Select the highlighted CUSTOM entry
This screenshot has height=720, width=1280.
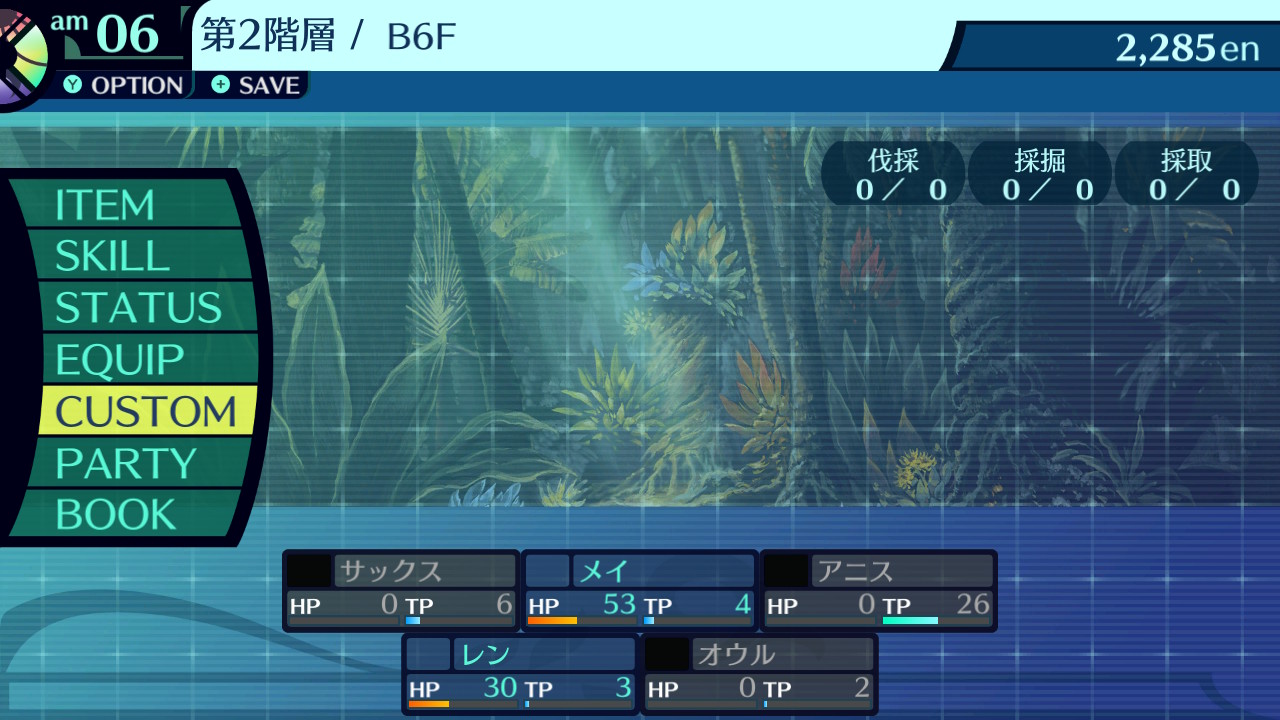(145, 411)
